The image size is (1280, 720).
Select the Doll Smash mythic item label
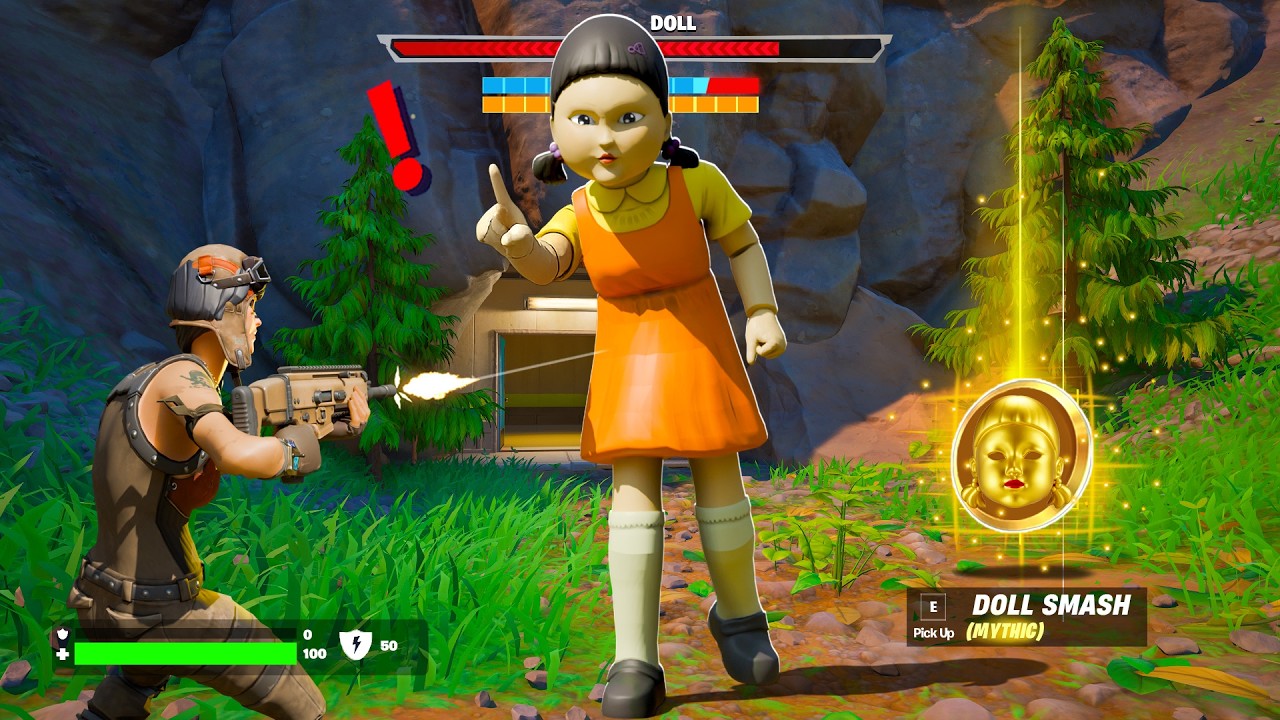1050,606
